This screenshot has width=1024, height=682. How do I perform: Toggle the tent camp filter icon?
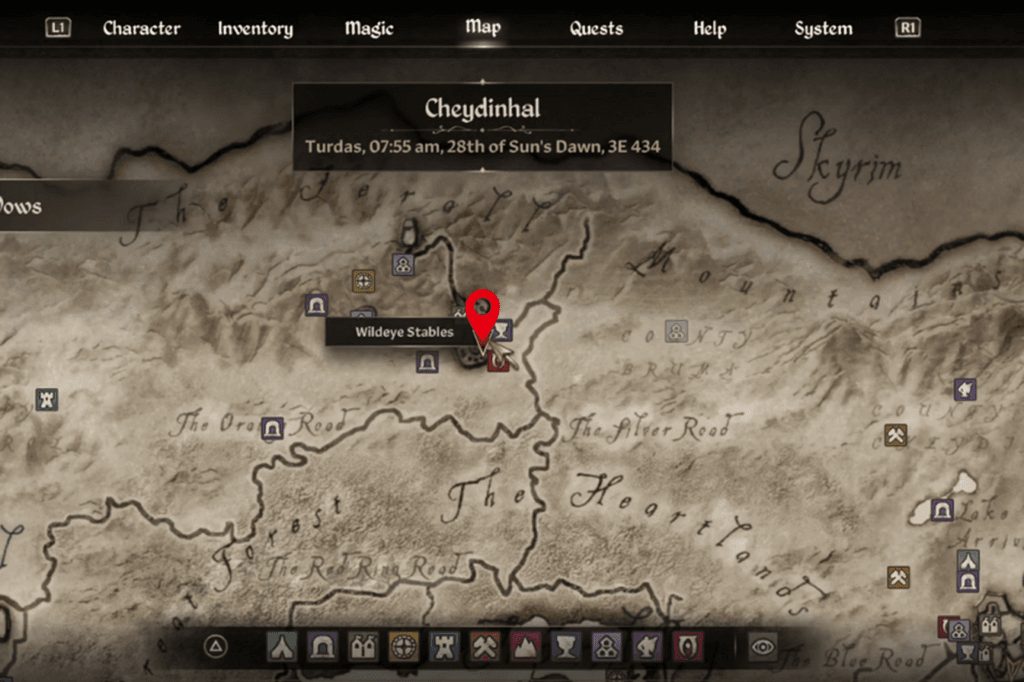[x=280, y=647]
